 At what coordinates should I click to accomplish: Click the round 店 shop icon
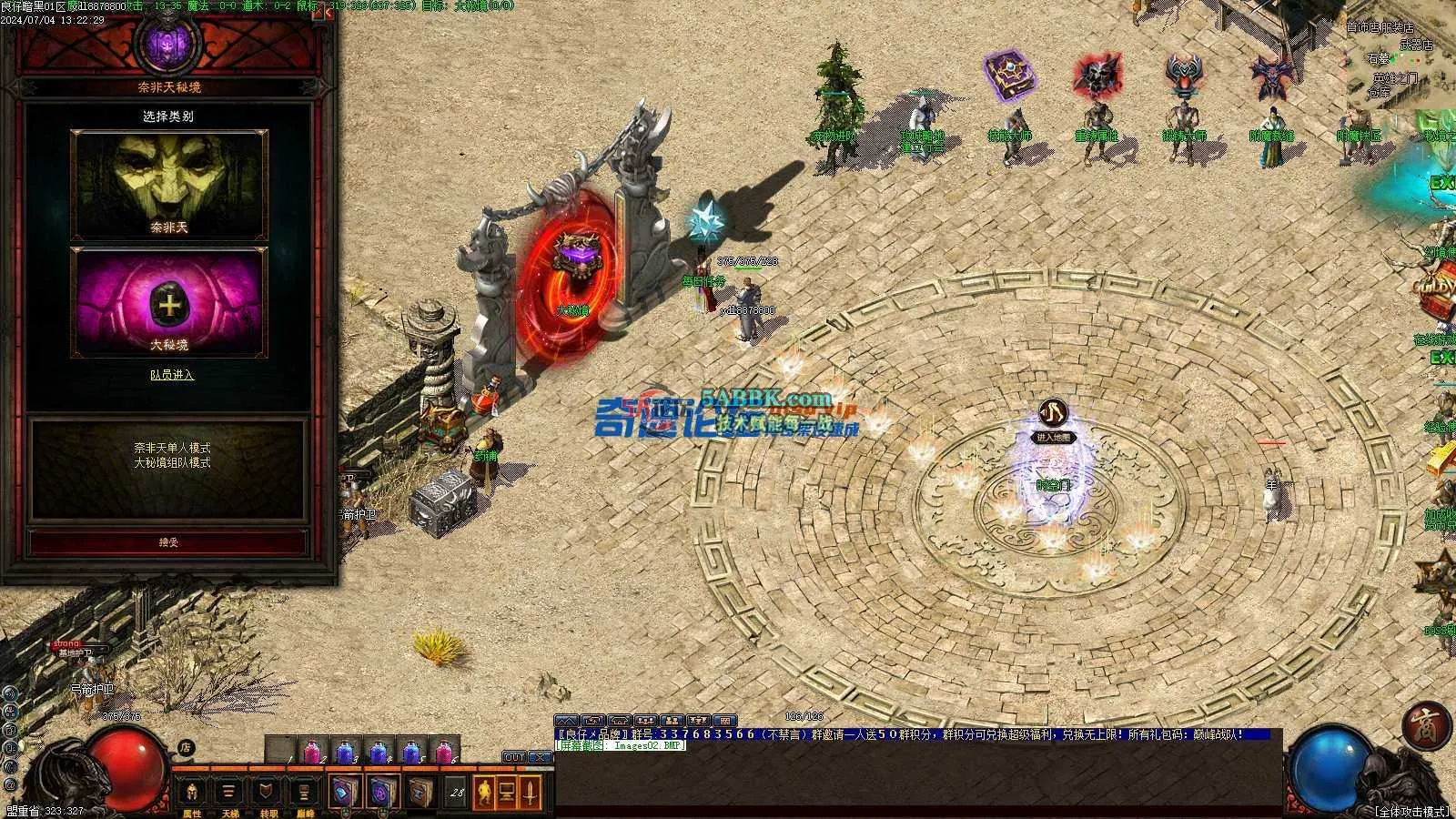coord(186,748)
